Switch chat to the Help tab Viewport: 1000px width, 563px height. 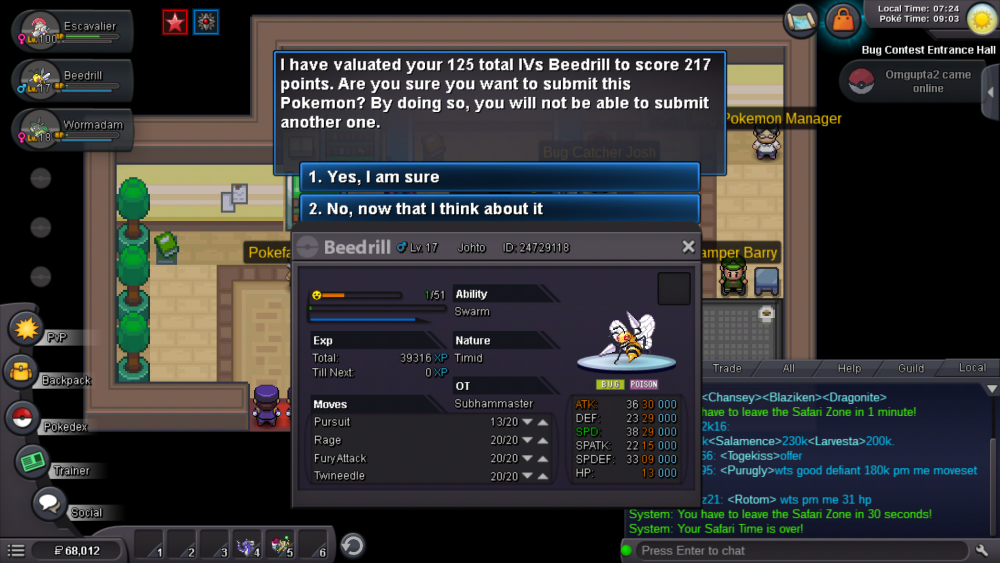click(x=849, y=368)
